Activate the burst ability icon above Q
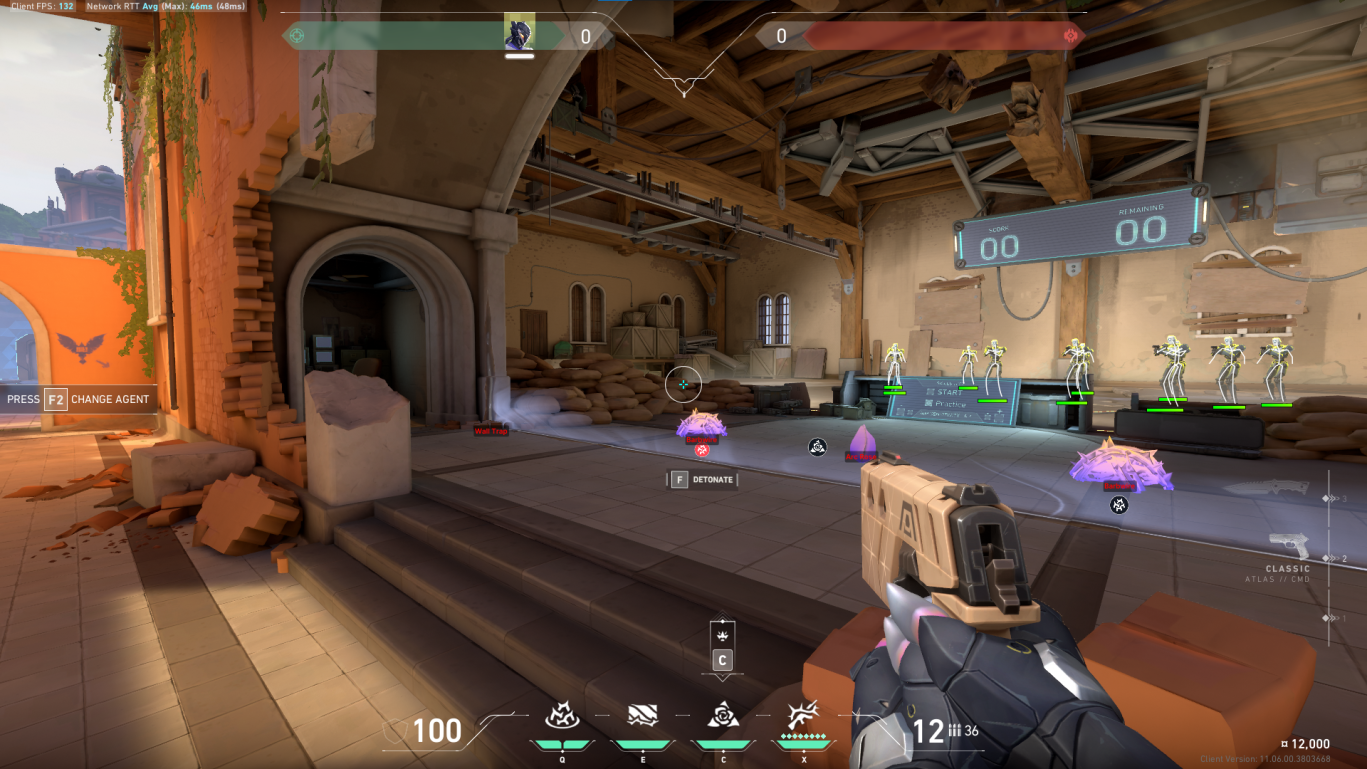Screen dimensions: 1367x769 (x=561, y=716)
